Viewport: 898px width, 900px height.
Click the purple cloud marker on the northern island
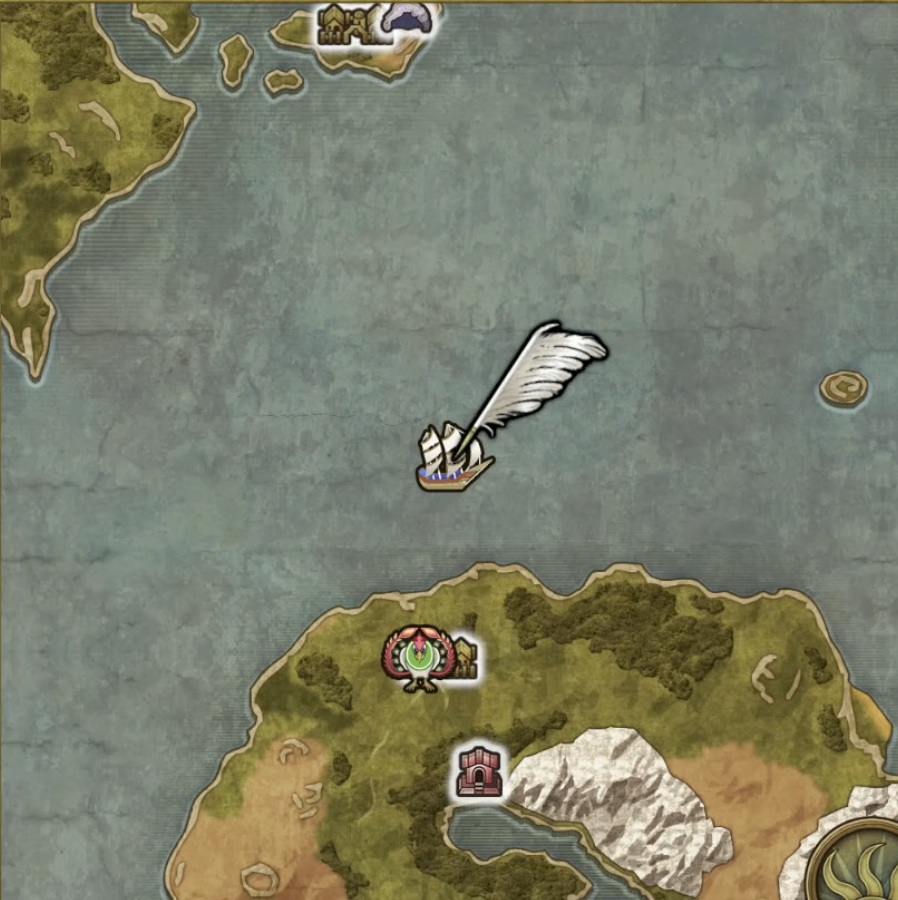coord(408,20)
